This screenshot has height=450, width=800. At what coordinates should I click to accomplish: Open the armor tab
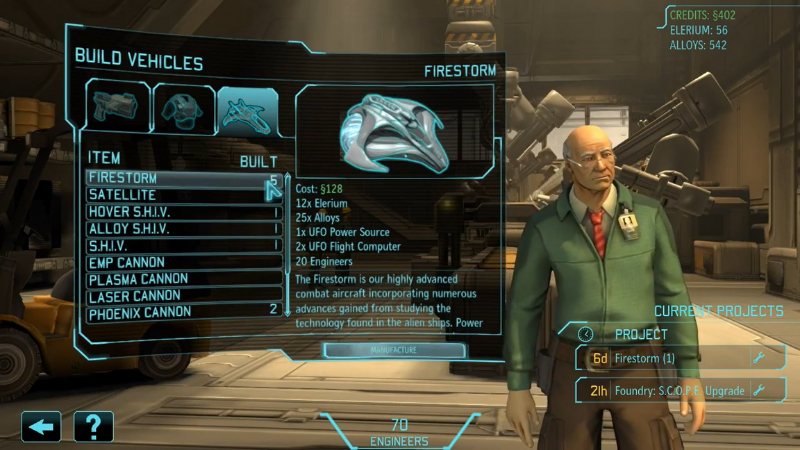click(182, 109)
